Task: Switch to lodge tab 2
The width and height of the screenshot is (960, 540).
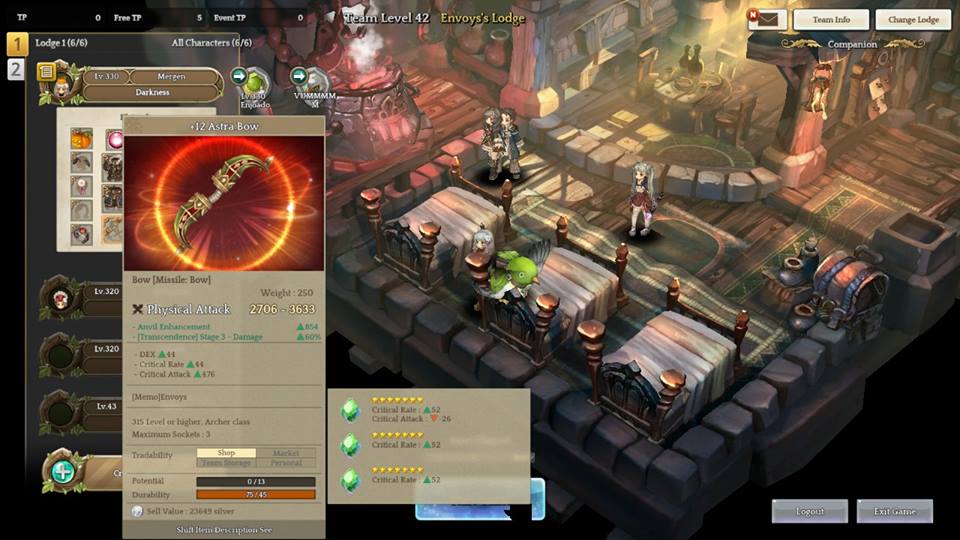Action: pyautogui.click(x=17, y=69)
